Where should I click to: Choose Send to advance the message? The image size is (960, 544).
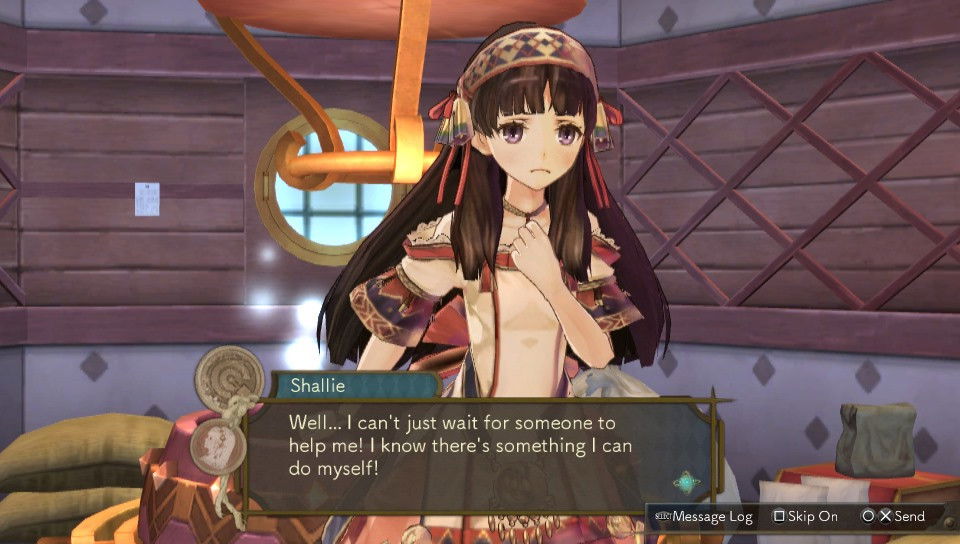pos(895,516)
